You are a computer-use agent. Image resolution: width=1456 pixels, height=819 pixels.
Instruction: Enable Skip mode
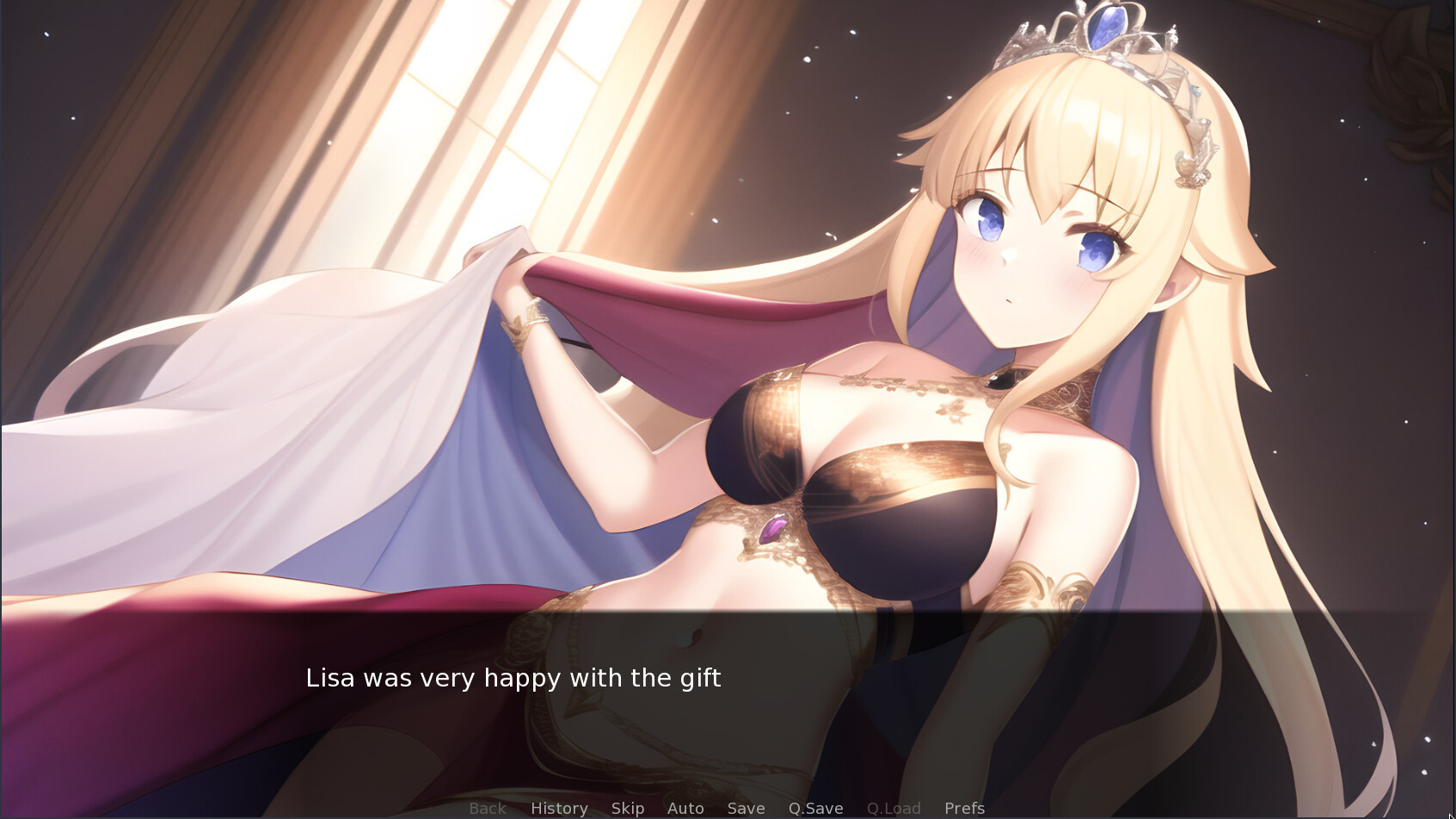(627, 808)
